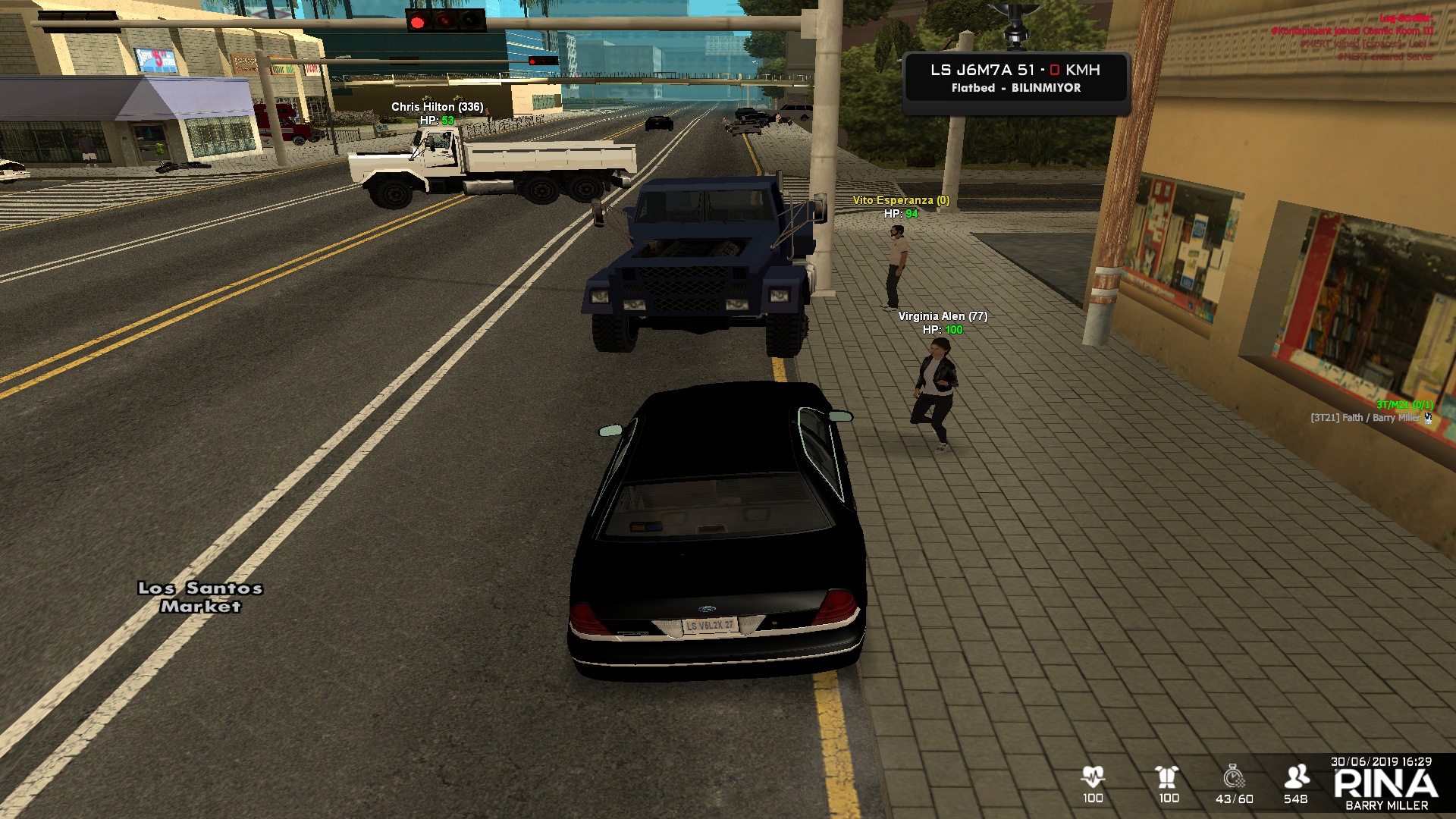Click the RINA server logo
The height and width of the screenshot is (819, 1456).
click(1385, 784)
